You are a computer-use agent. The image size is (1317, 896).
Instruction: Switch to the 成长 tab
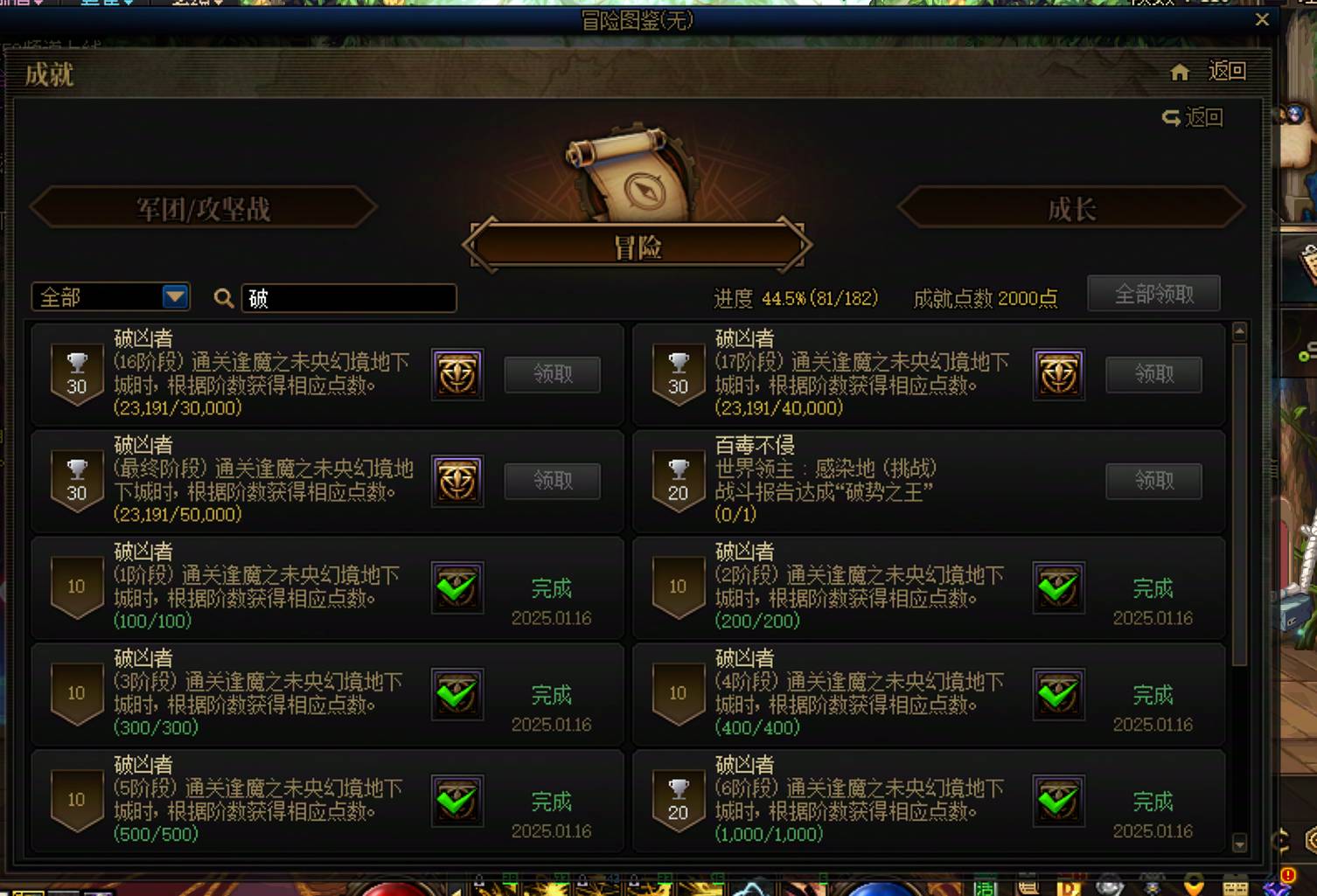tap(1070, 209)
